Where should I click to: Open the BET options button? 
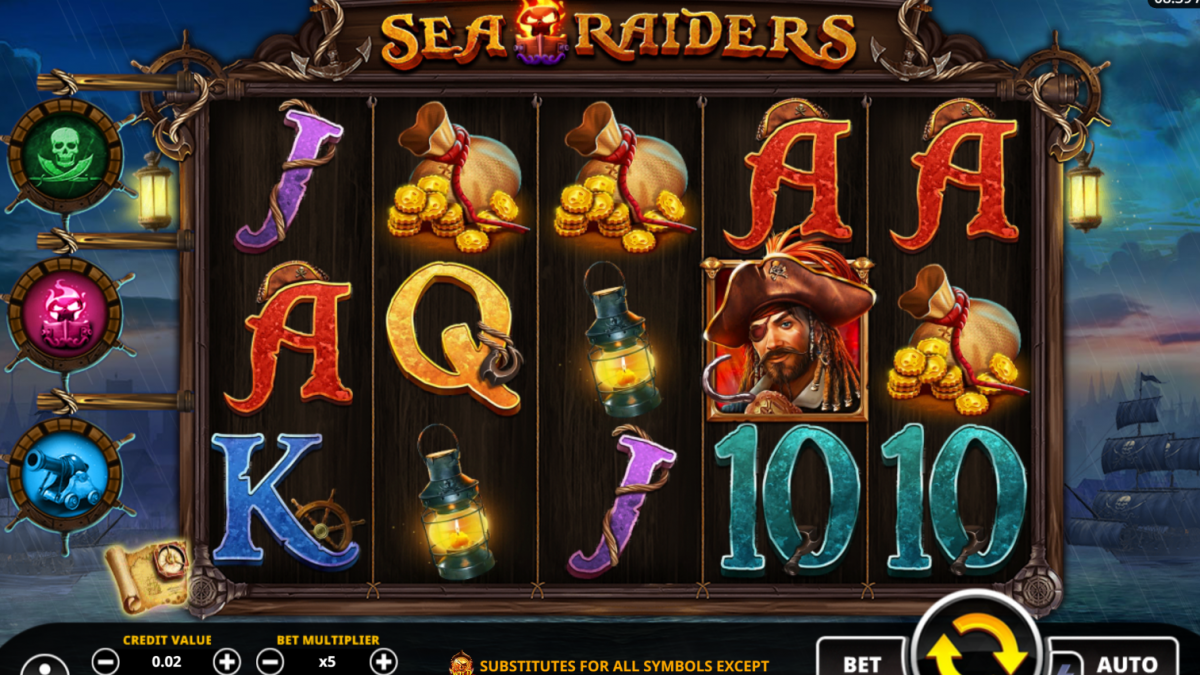pyautogui.click(x=861, y=660)
